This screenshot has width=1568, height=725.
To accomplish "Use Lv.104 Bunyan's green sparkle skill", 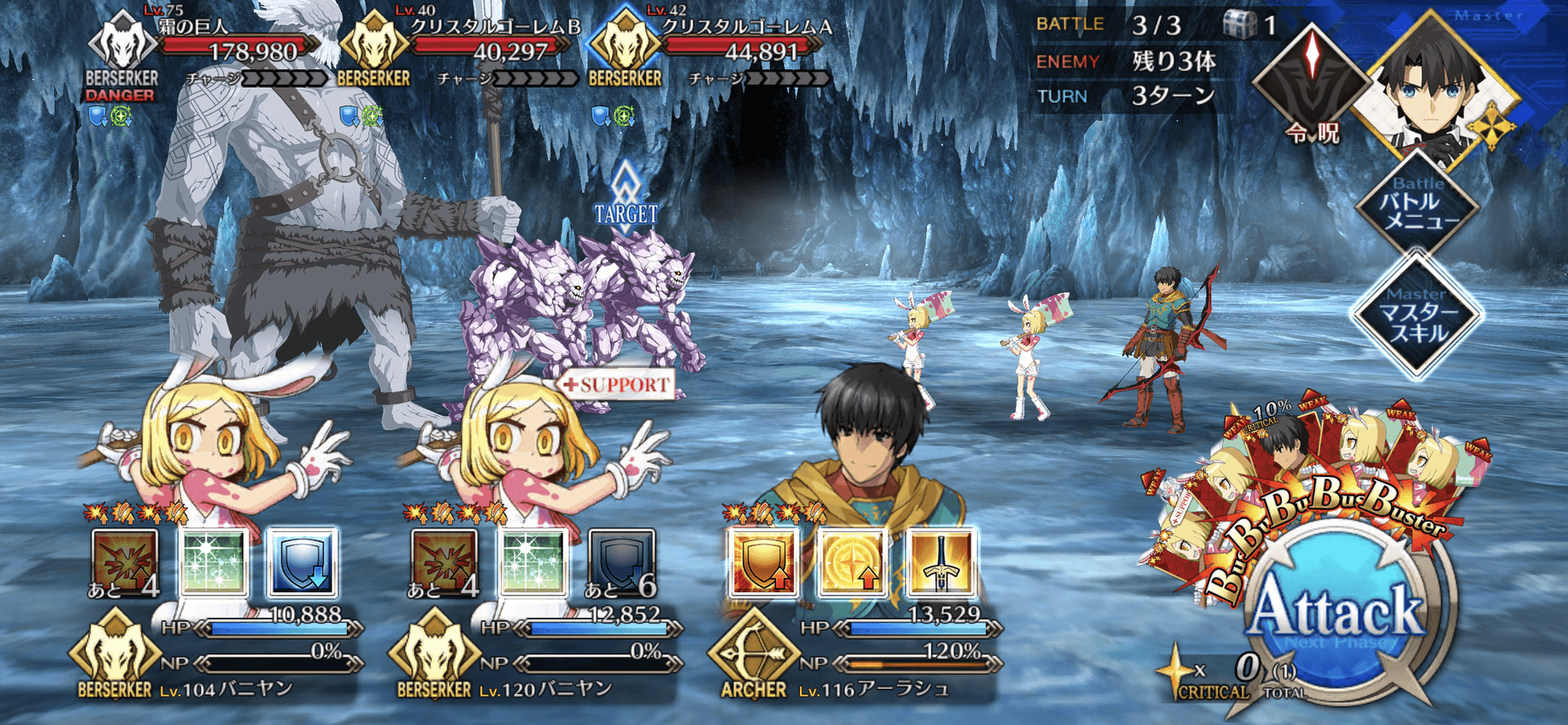I will [212, 562].
